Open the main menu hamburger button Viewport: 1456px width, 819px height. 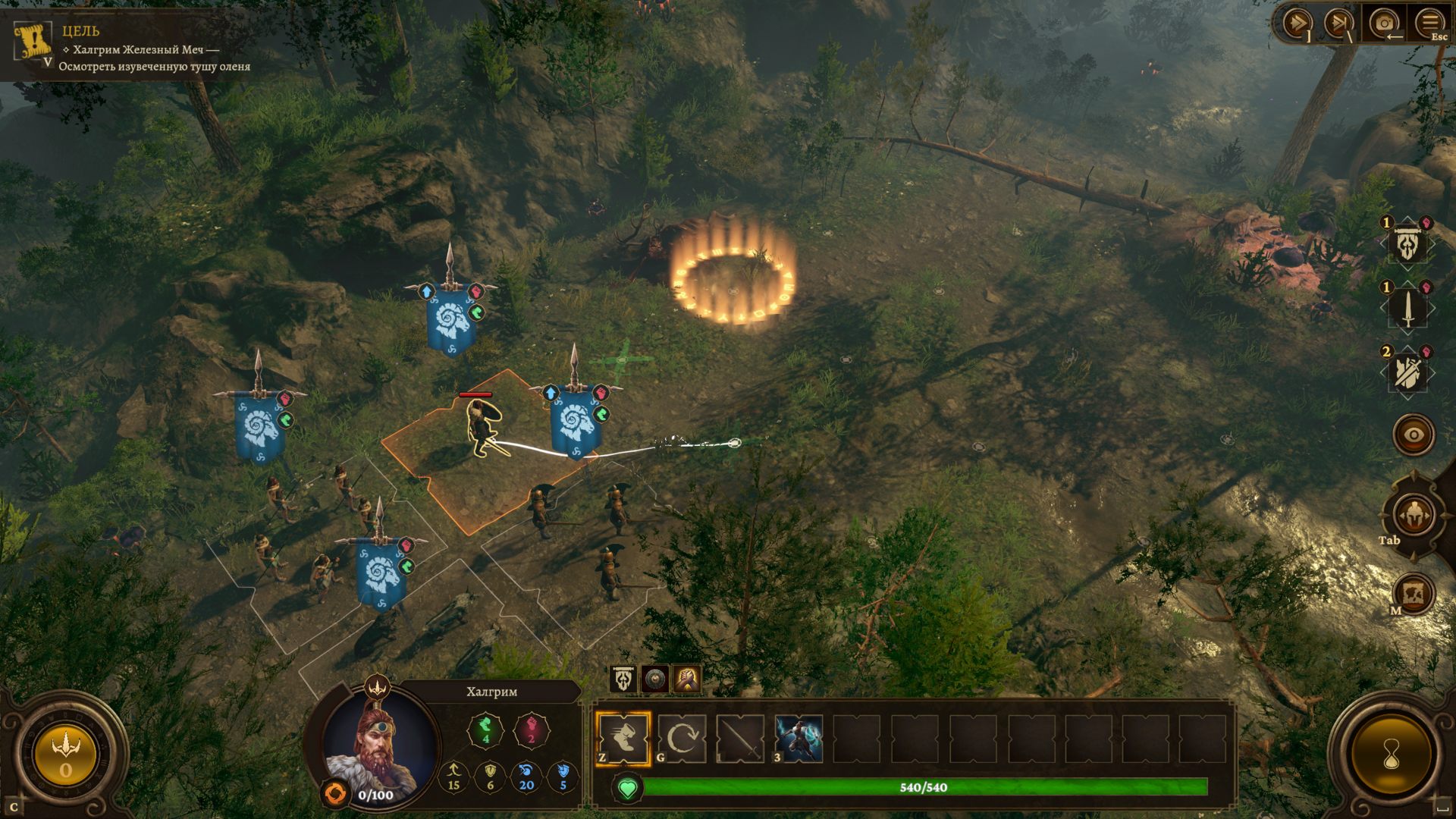pos(1429,21)
